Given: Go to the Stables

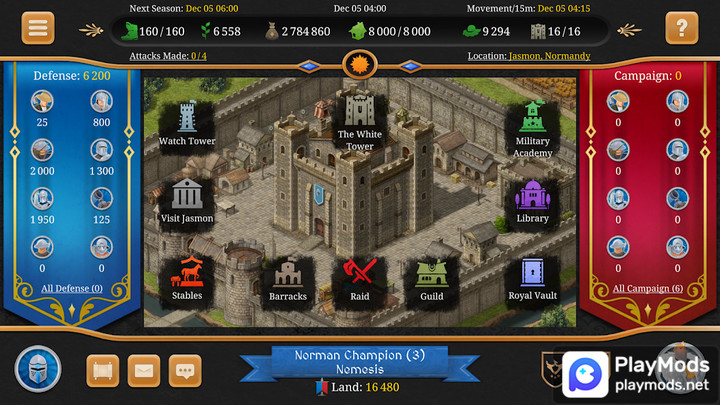Looking at the screenshot, I should coord(187,277).
